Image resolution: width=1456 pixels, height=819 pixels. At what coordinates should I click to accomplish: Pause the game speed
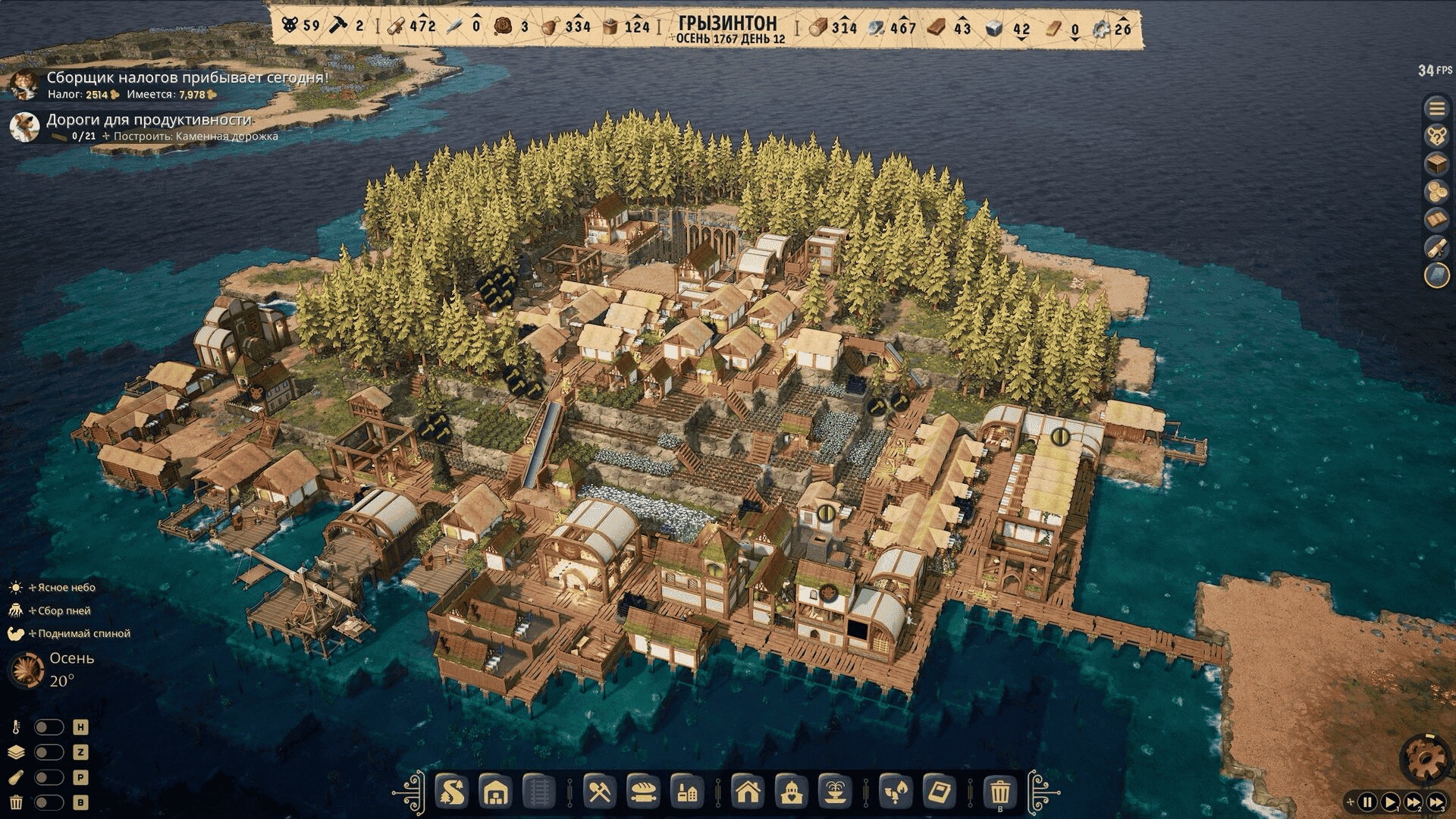click(1367, 802)
